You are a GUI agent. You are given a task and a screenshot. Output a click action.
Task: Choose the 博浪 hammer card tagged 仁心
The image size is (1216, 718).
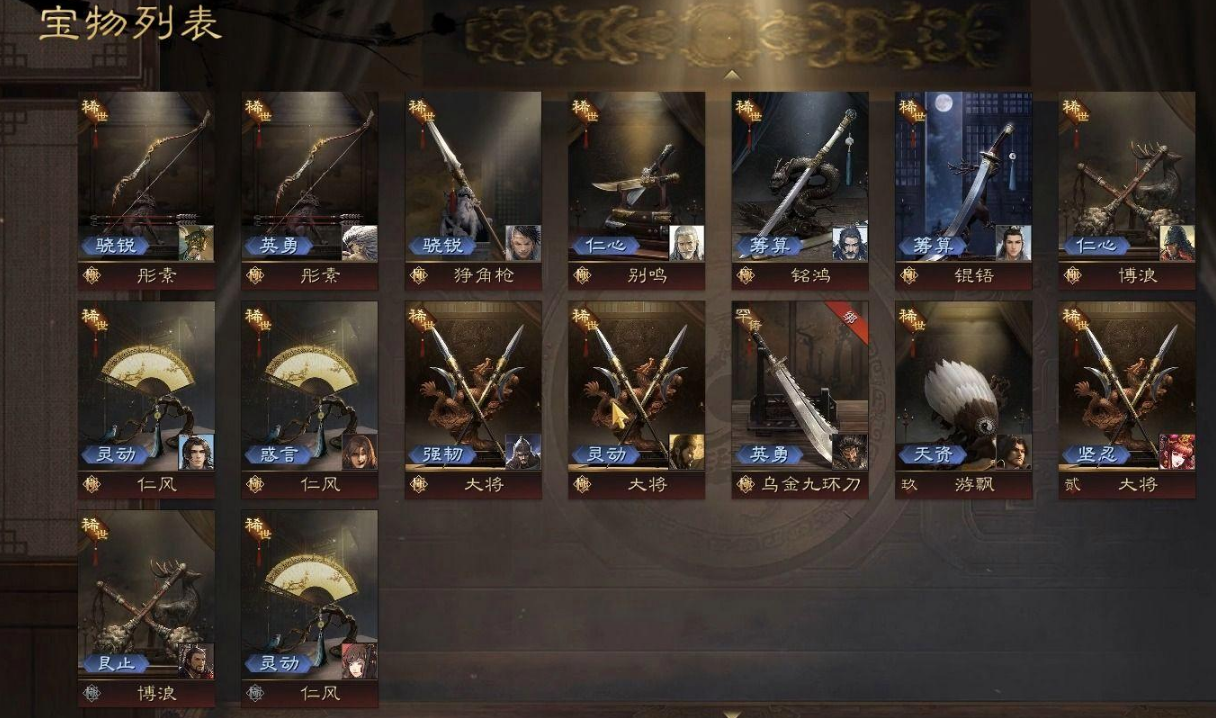(x=1127, y=180)
